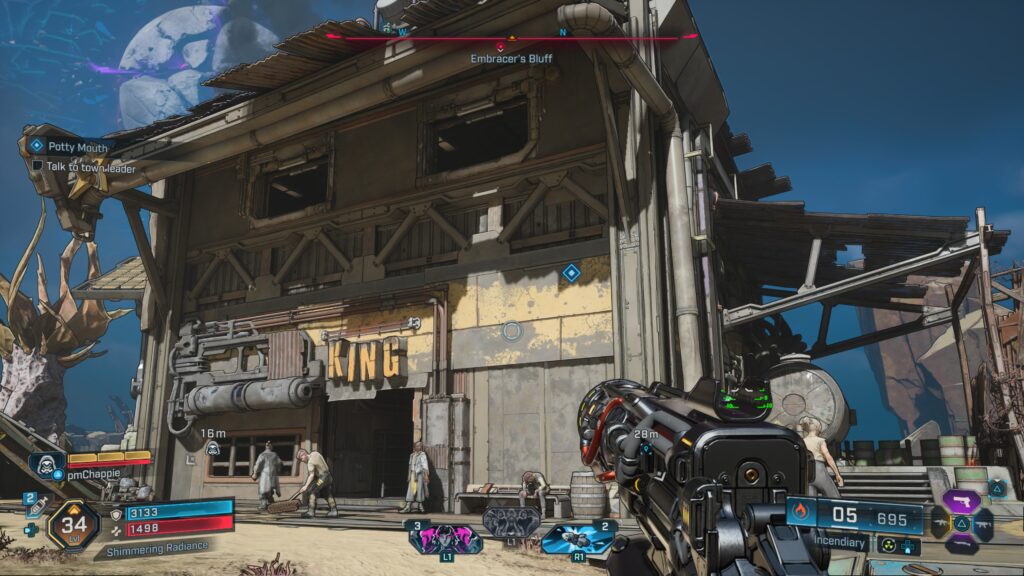Image resolution: width=1024 pixels, height=576 pixels.
Task: Click the compass bar above Embracer's Bluff
Action: 511,37
